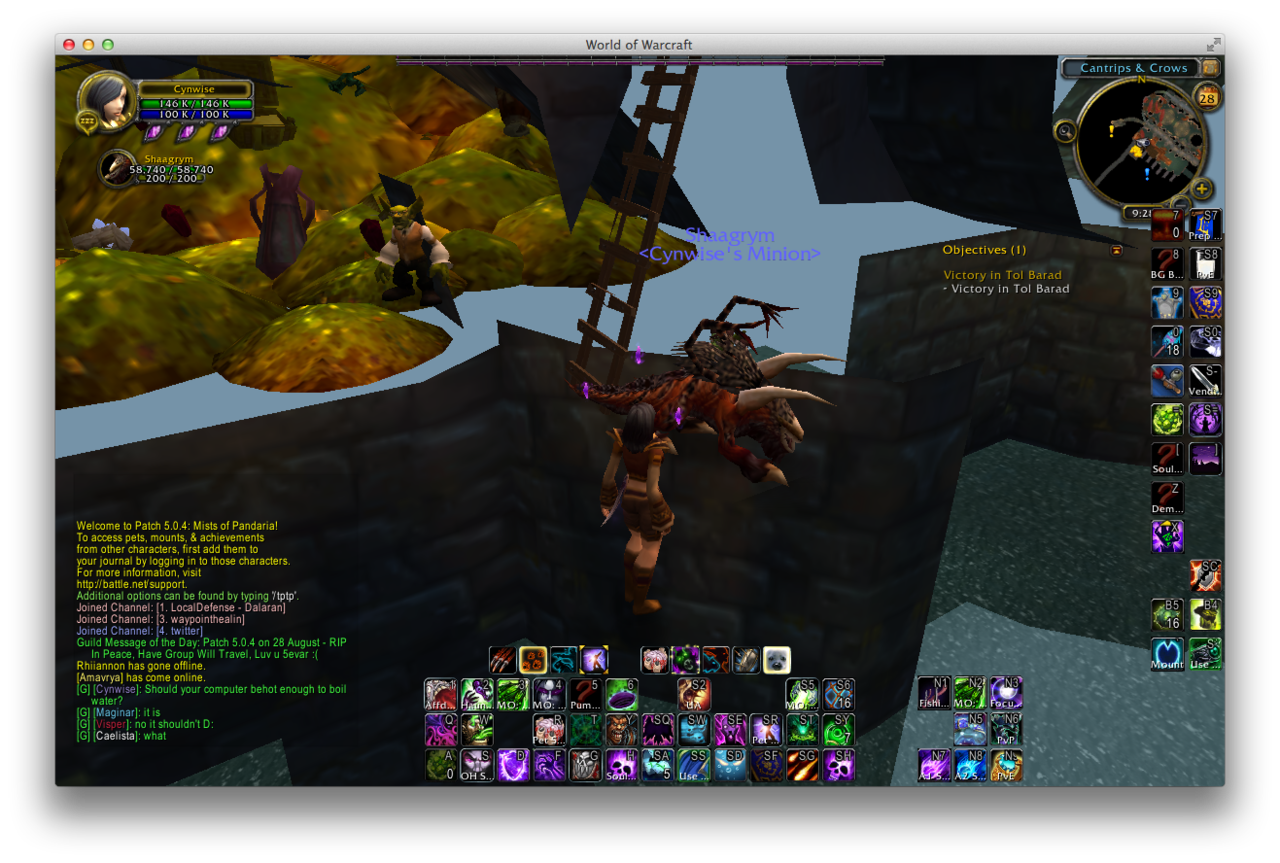Viewport: 1280px width, 863px height.
Task: Toggle the seal face pet stance
Action: click(x=776, y=660)
